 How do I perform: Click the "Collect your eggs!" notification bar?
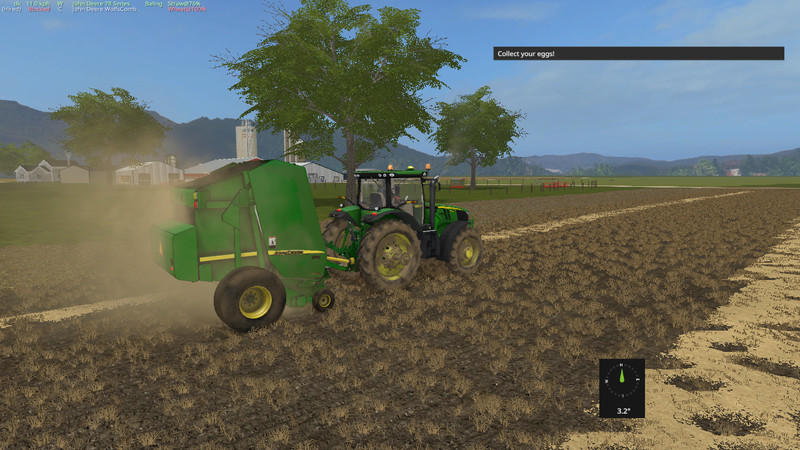(x=638, y=53)
